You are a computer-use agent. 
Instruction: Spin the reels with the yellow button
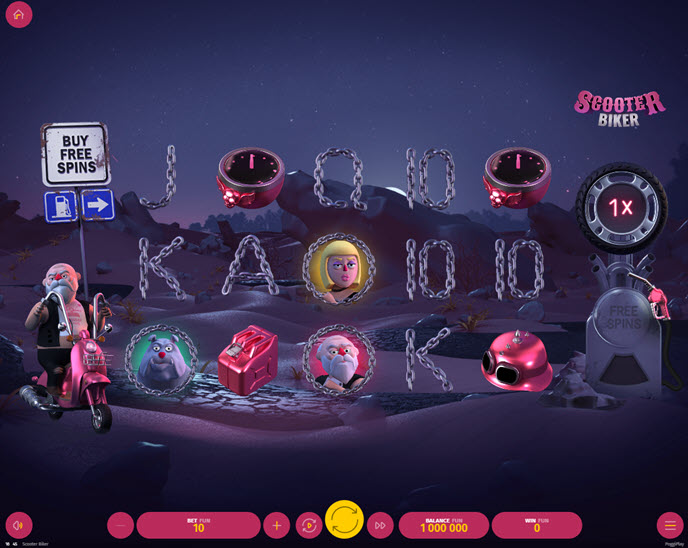pos(344,520)
